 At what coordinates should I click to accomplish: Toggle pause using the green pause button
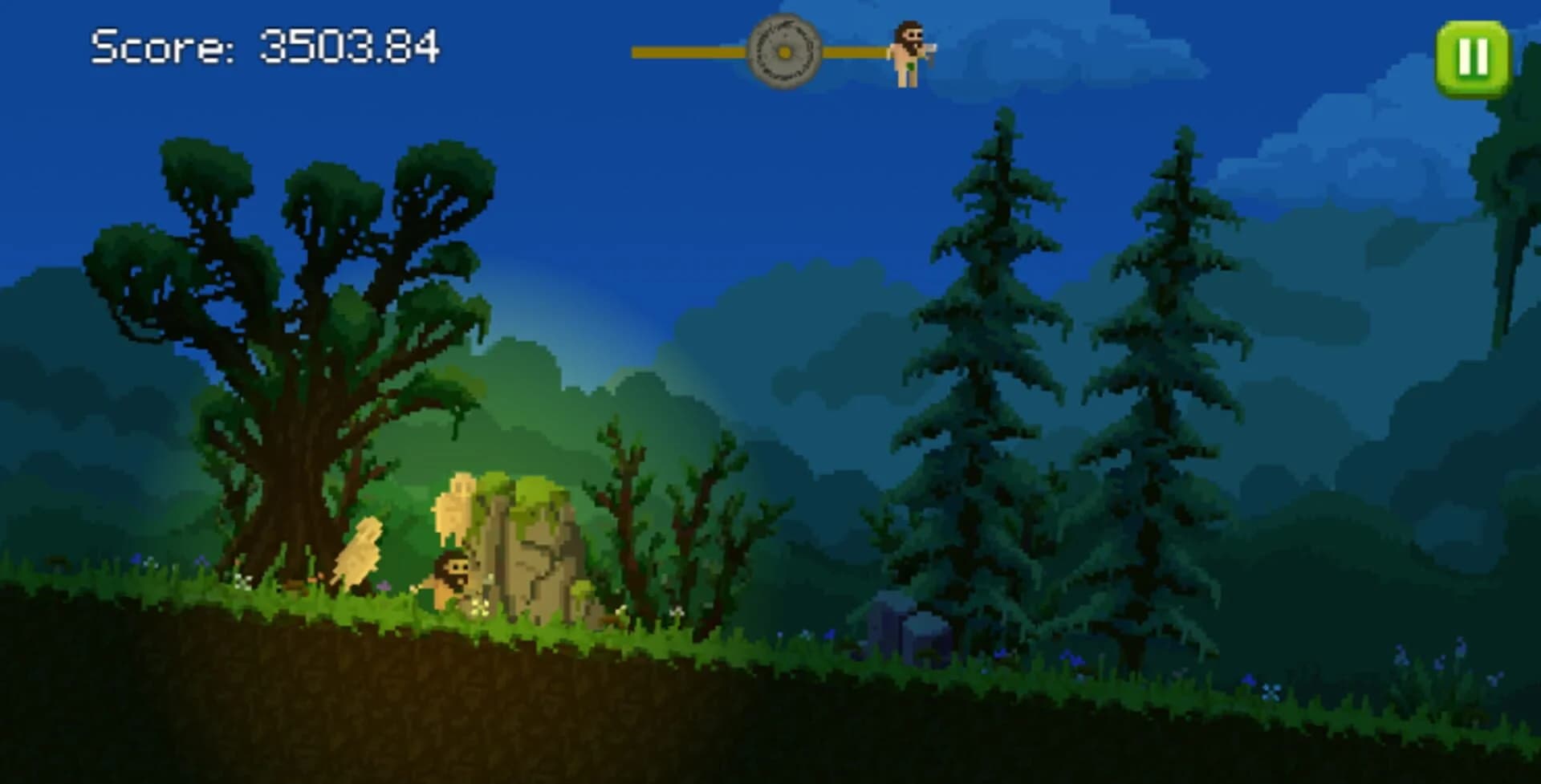pos(1474,55)
